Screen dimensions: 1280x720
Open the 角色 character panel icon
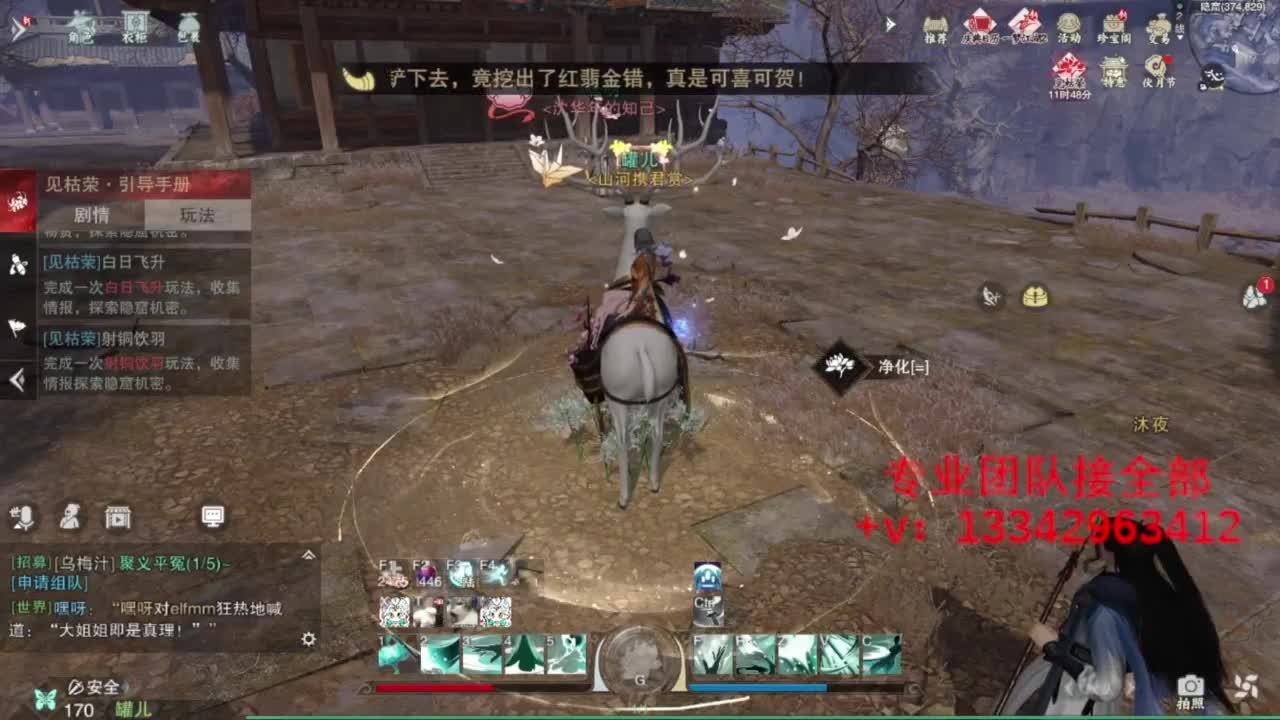coord(80,25)
